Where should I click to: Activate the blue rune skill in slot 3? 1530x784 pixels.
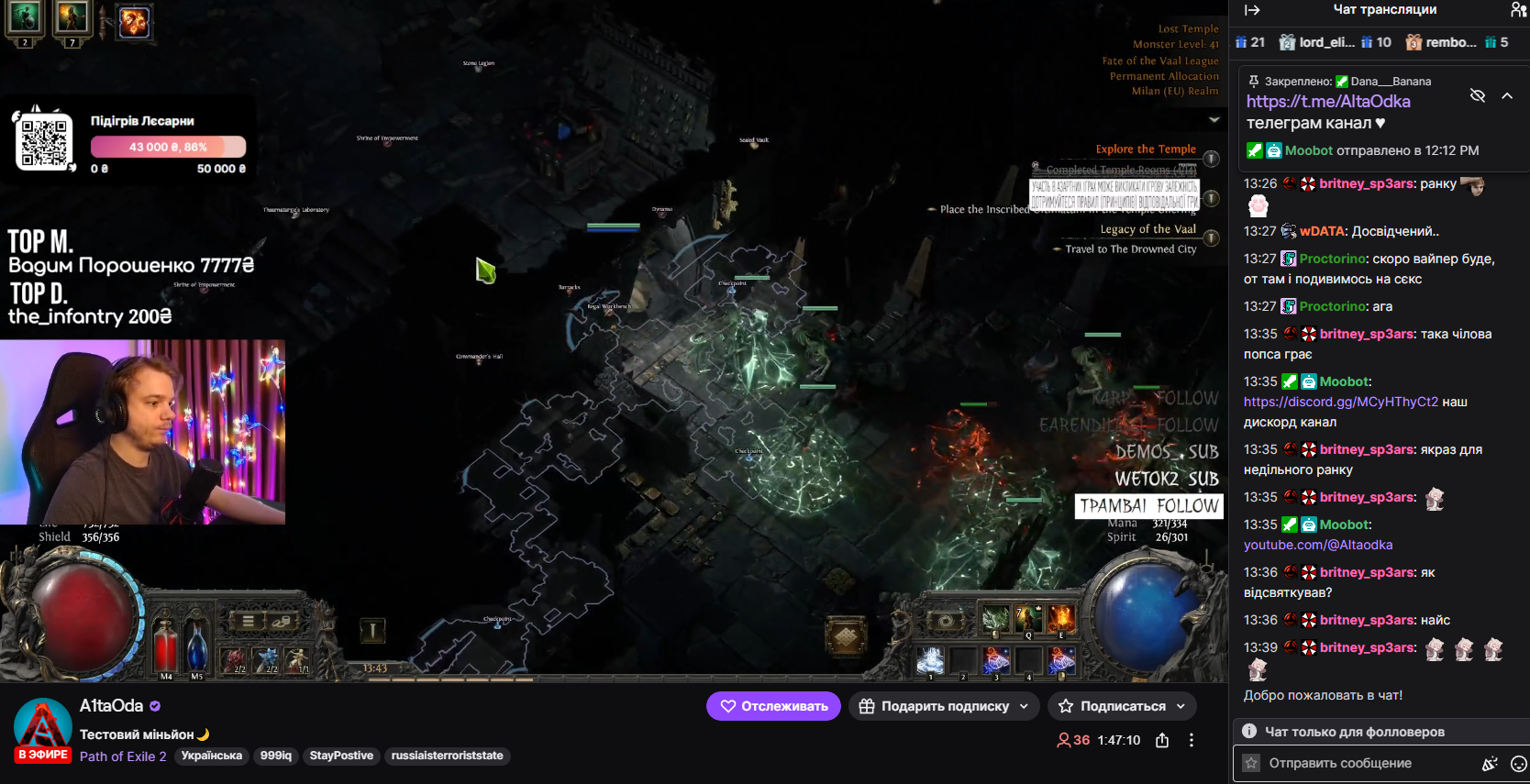pyautogui.click(x=996, y=659)
